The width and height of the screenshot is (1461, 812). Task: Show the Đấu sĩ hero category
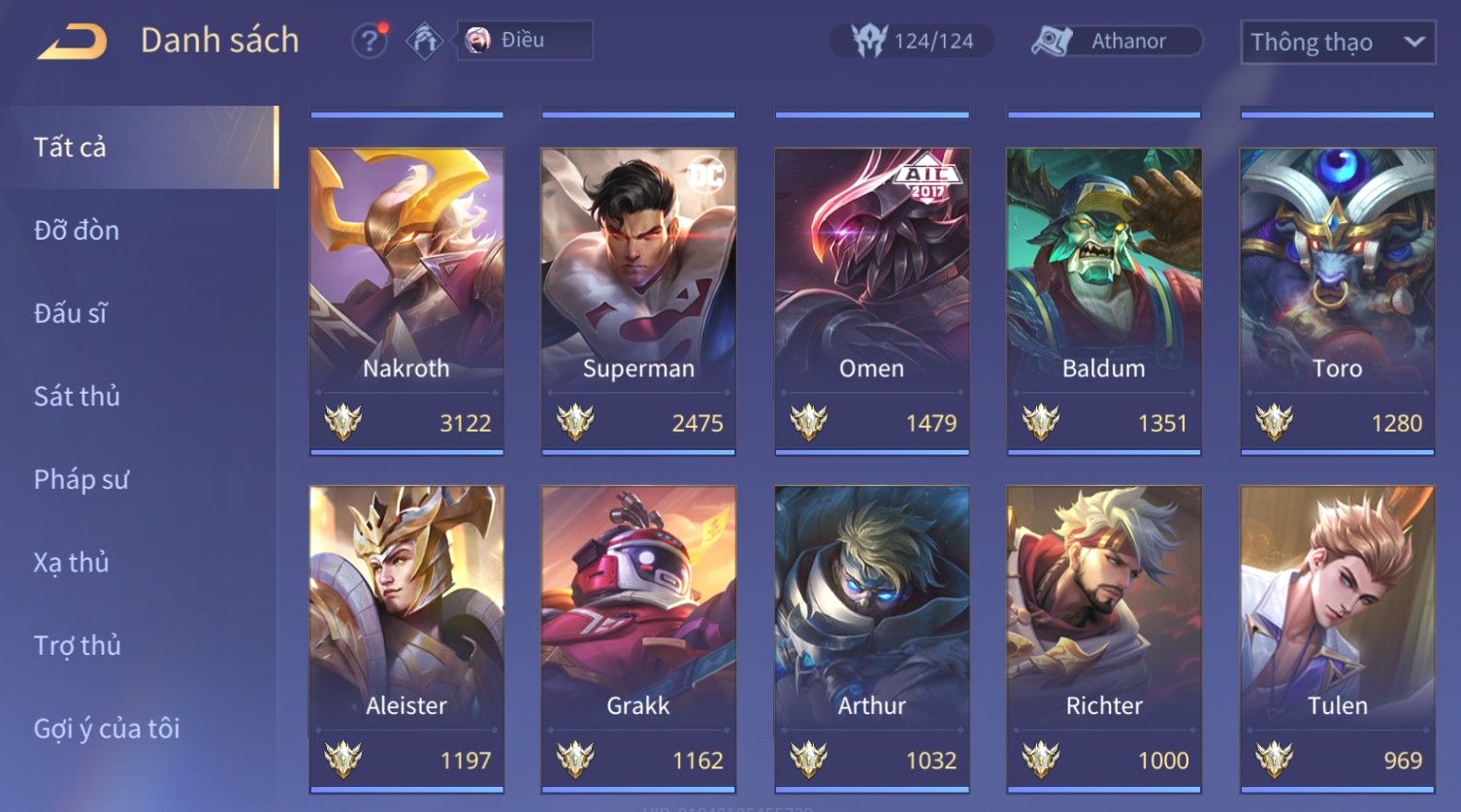(70, 313)
